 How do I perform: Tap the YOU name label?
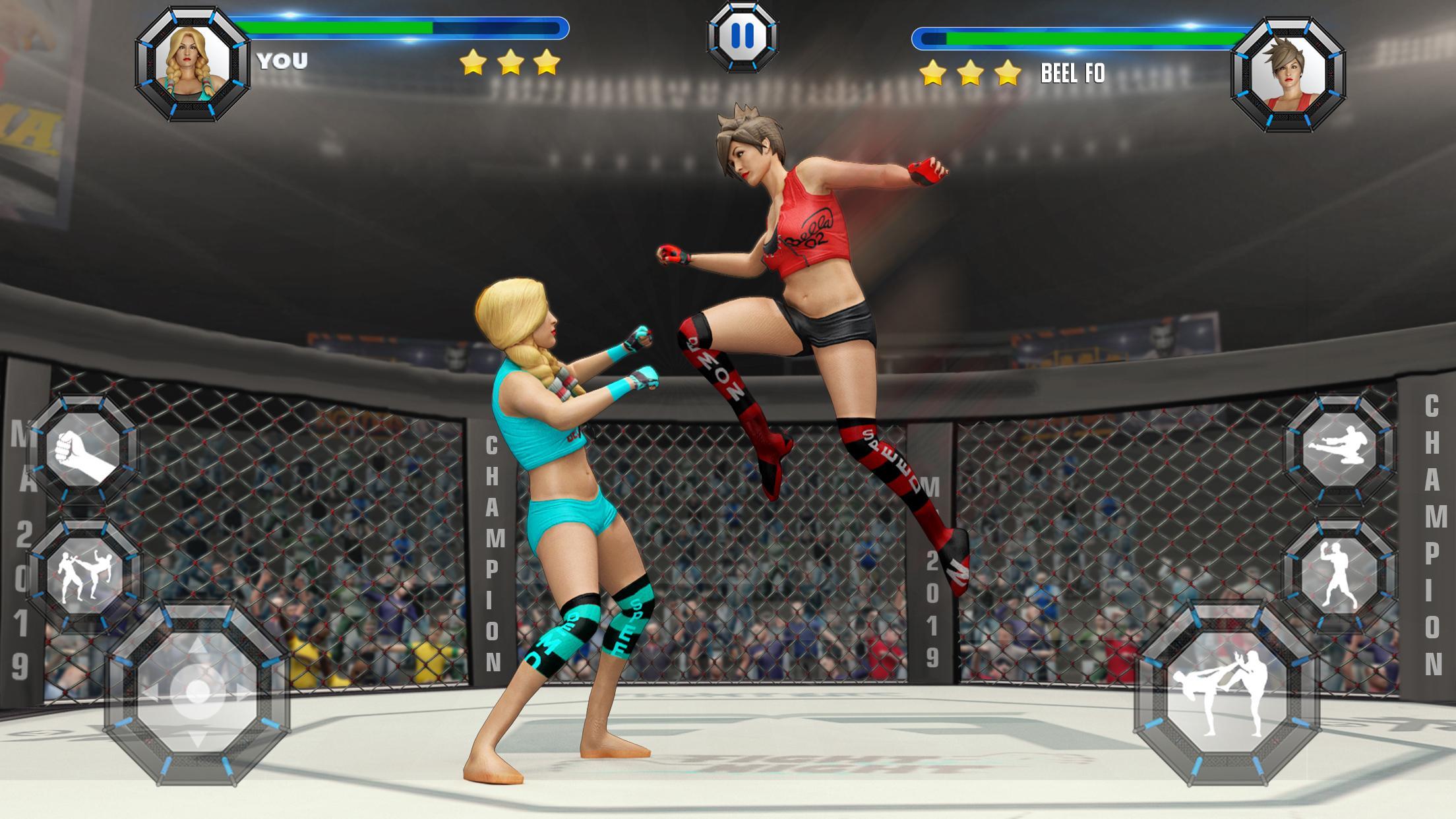(x=282, y=60)
